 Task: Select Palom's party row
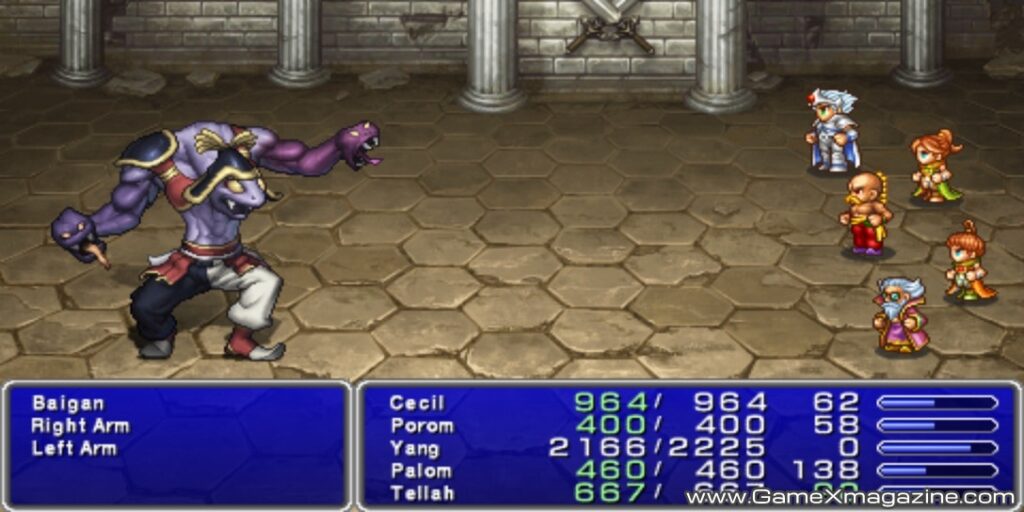click(x=420, y=470)
